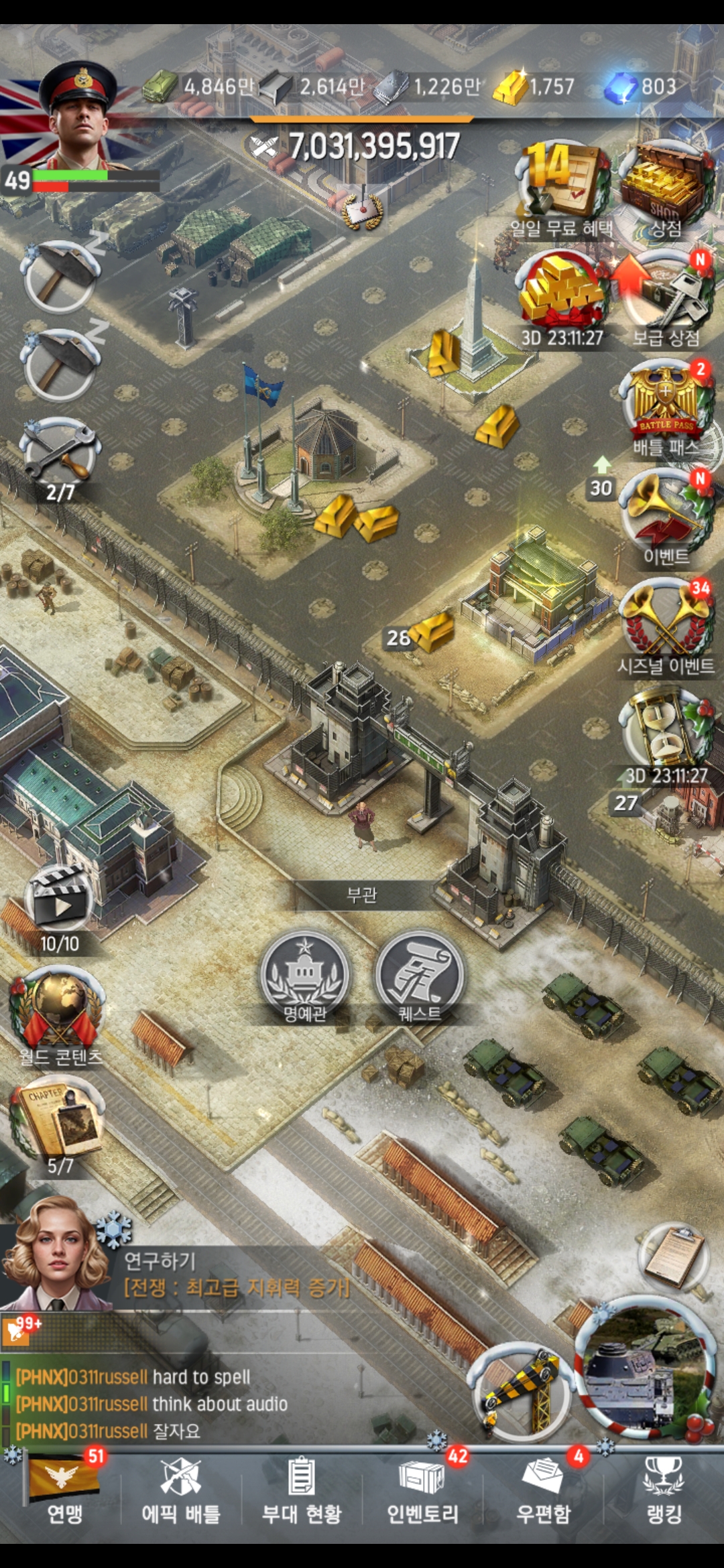724x1568 pixels.
Task: Open the 우편함 mailbox
Action: (543, 1491)
